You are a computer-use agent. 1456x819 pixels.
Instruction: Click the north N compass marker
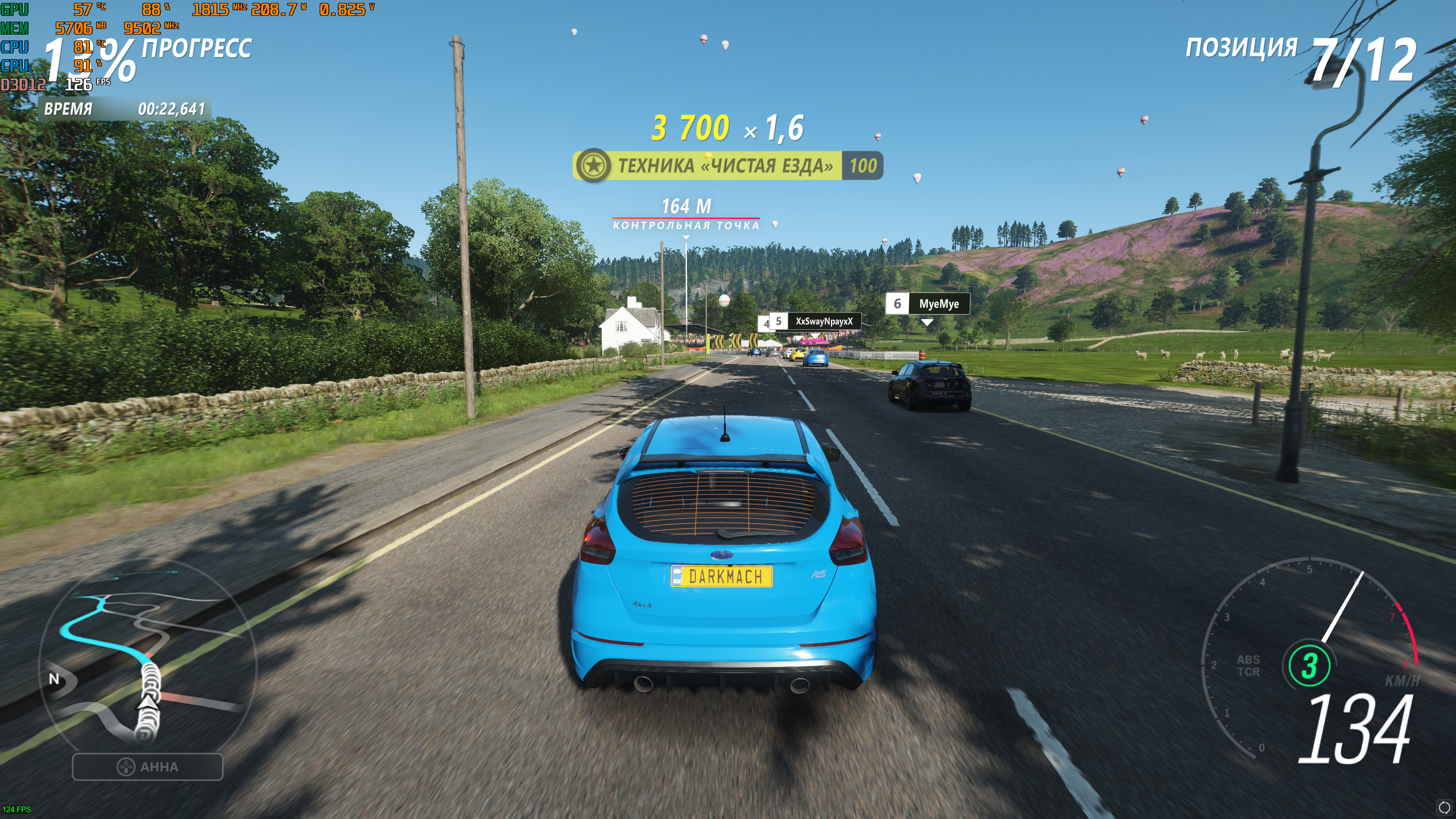coord(54,679)
